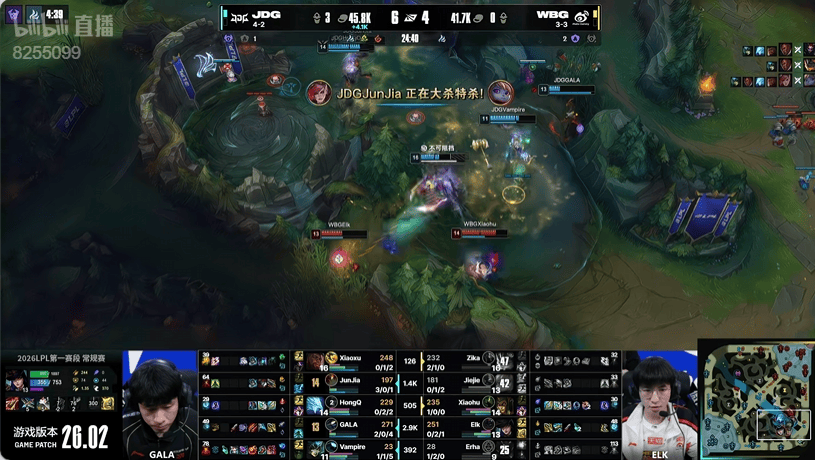Click the minimap in the corner
The width and height of the screenshot is (815, 460).
pyautogui.click(x=755, y=400)
